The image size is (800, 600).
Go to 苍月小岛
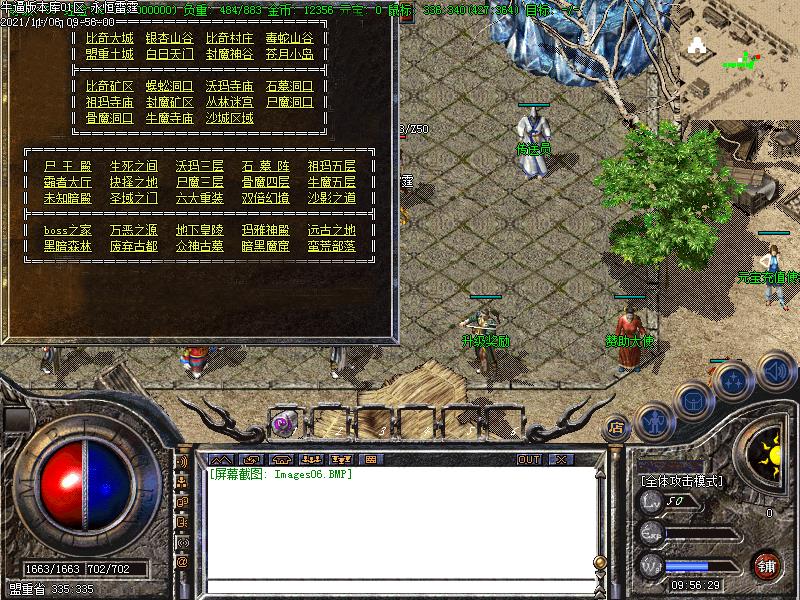tap(289, 55)
